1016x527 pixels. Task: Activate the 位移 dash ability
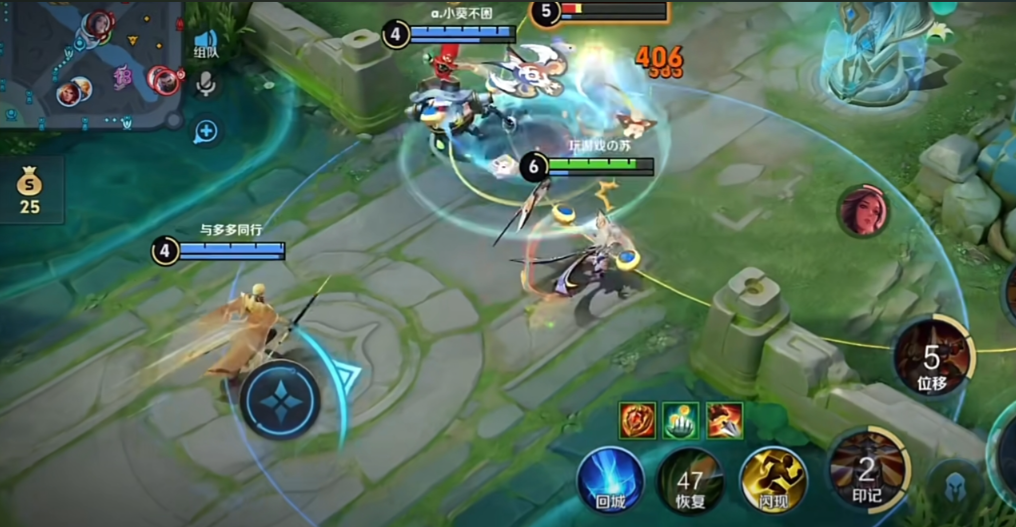(931, 357)
